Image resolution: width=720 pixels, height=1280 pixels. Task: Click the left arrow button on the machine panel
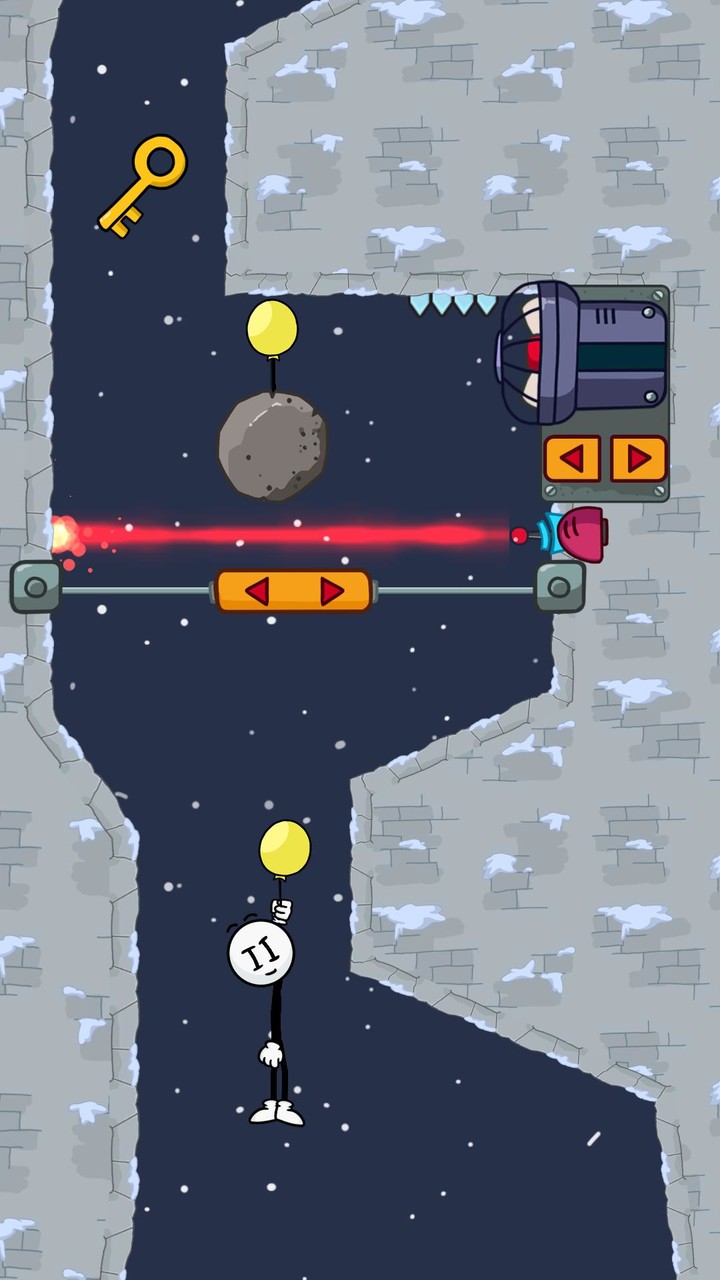click(x=572, y=459)
